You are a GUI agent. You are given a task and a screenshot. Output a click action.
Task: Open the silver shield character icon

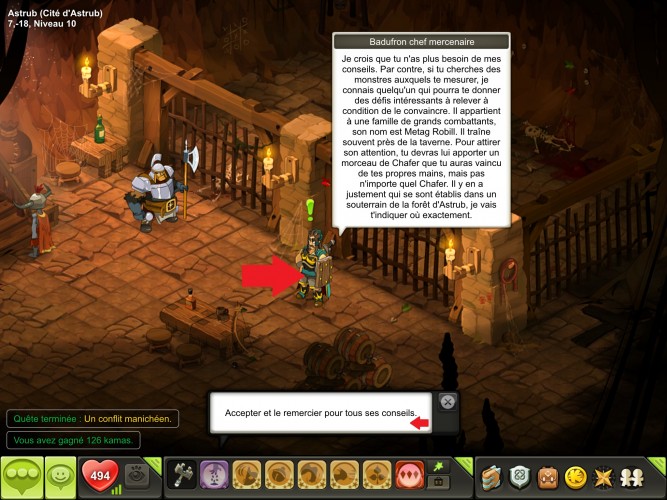click(x=520, y=476)
